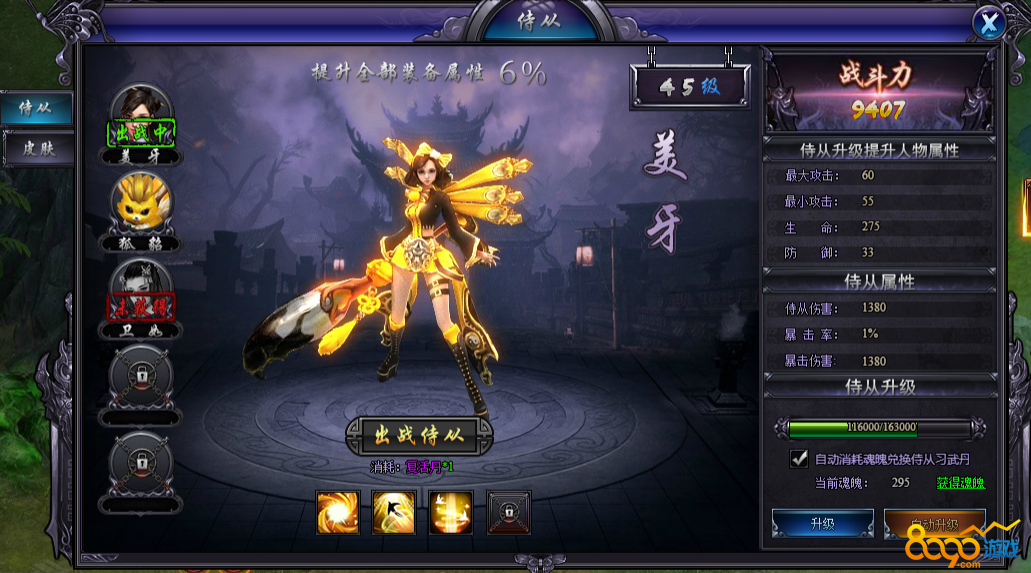Click the 出战侍从 deploy button
Image resolution: width=1031 pixels, height=573 pixels.
(x=419, y=435)
